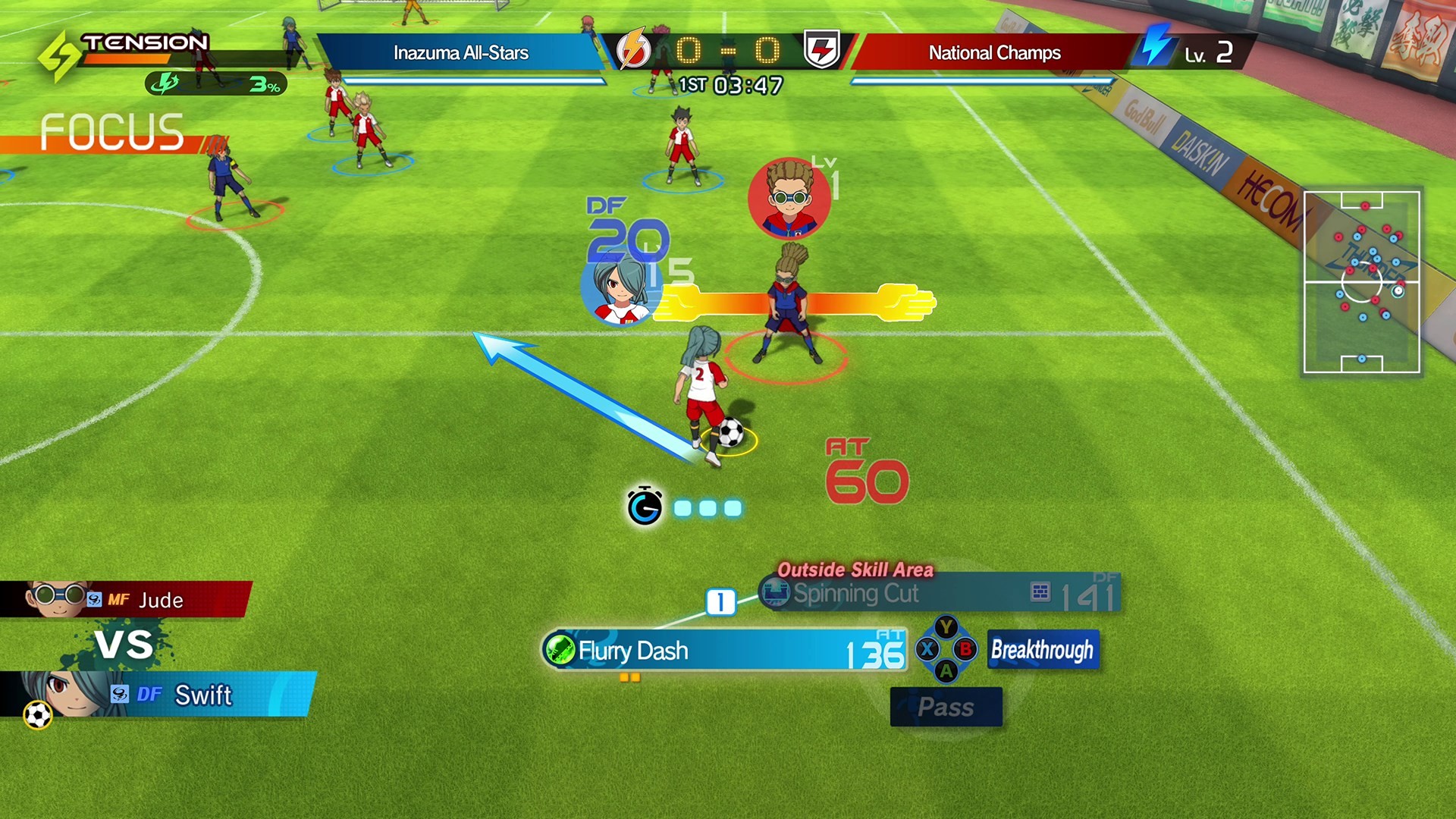The width and height of the screenshot is (1456, 819).
Task: Click the National Champs team banner
Action: pyautogui.click(x=994, y=52)
